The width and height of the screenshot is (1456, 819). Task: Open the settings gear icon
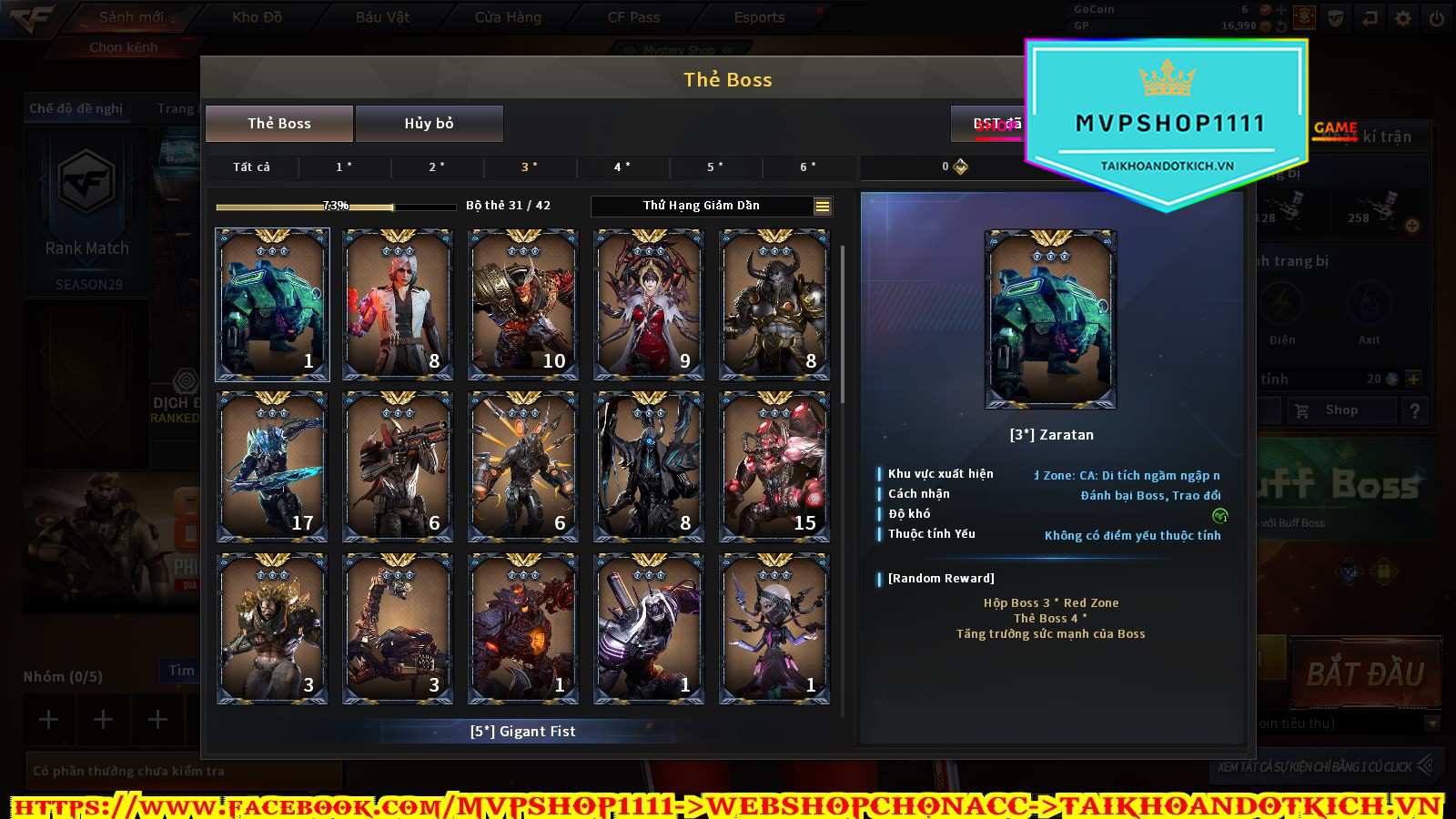click(x=1403, y=18)
